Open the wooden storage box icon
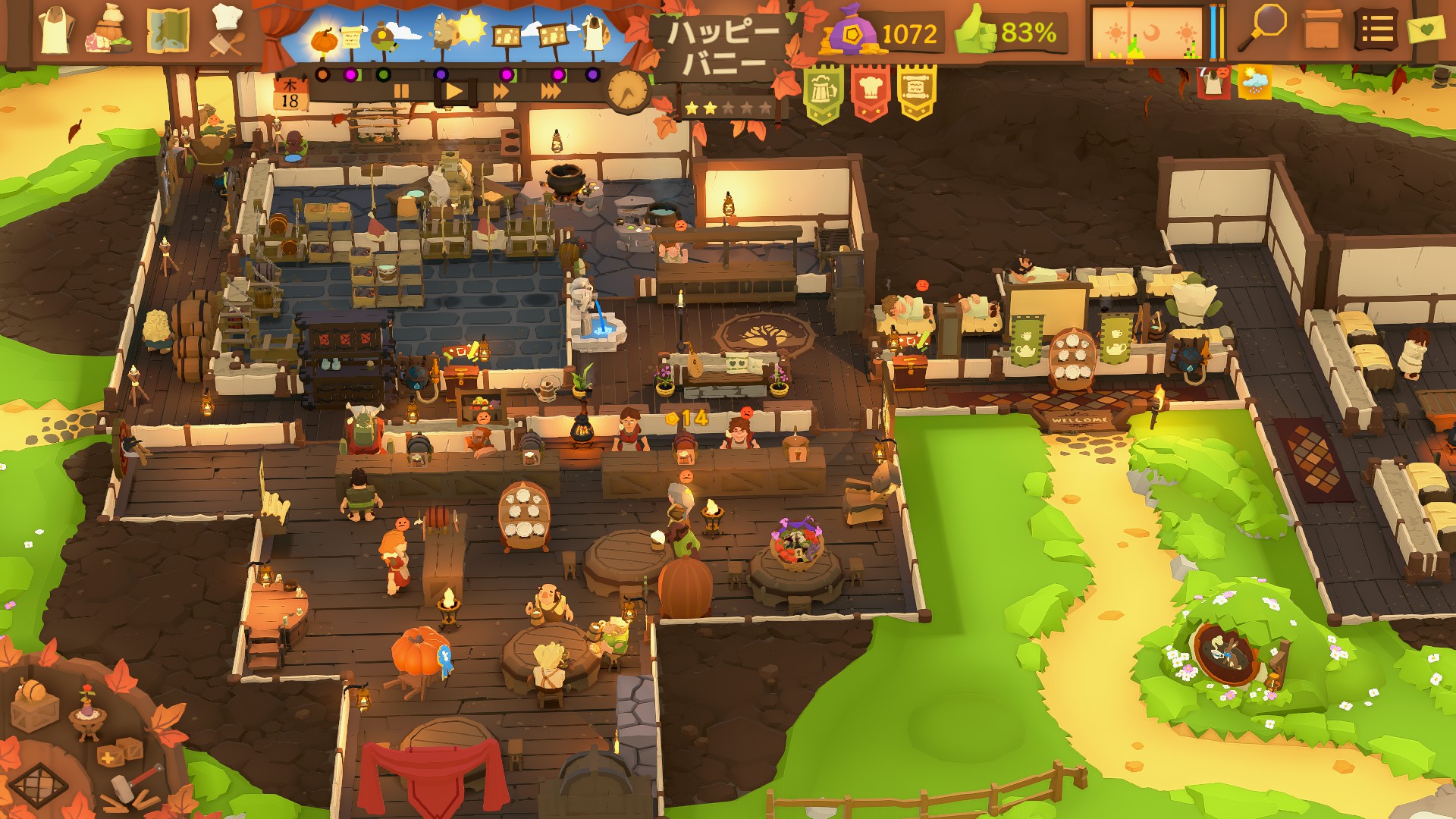Screen dimensions: 1456x819 click(x=1322, y=30)
